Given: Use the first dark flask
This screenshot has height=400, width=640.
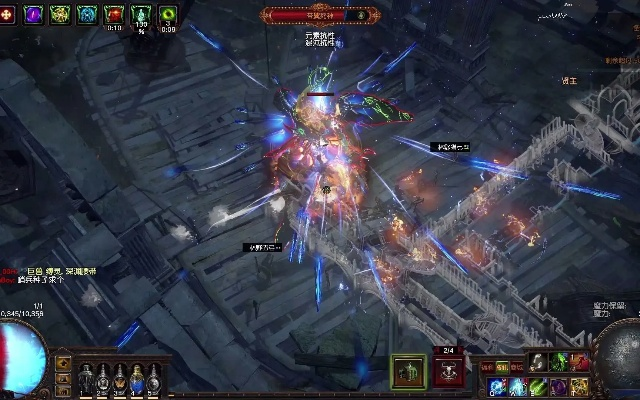Looking at the screenshot, I should tap(86, 378).
